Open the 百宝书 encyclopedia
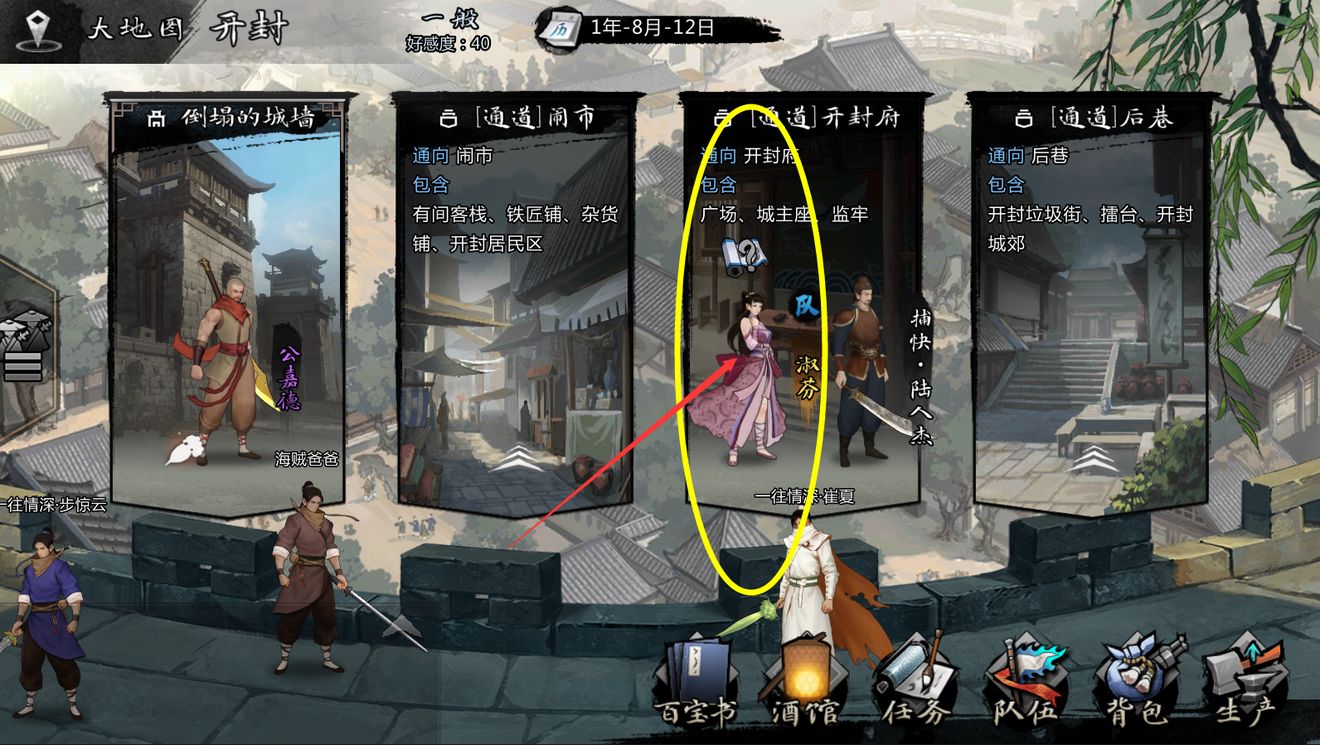The height and width of the screenshot is (745, 1320). pos(700,680)
